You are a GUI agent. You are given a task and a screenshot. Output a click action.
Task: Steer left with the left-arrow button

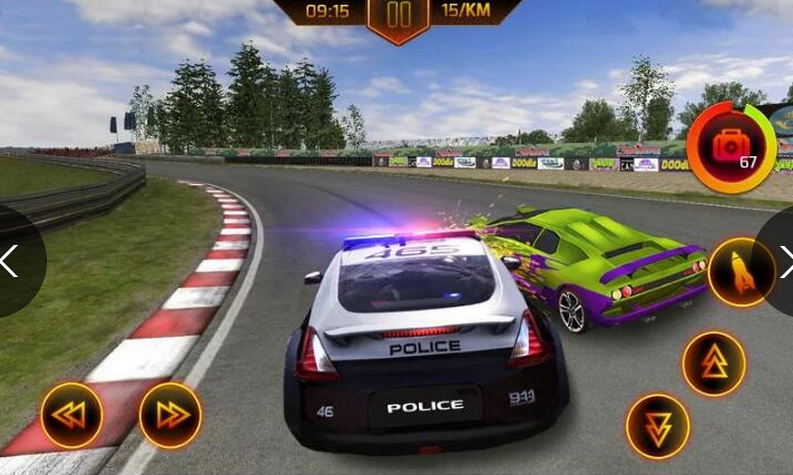[71, 415]
